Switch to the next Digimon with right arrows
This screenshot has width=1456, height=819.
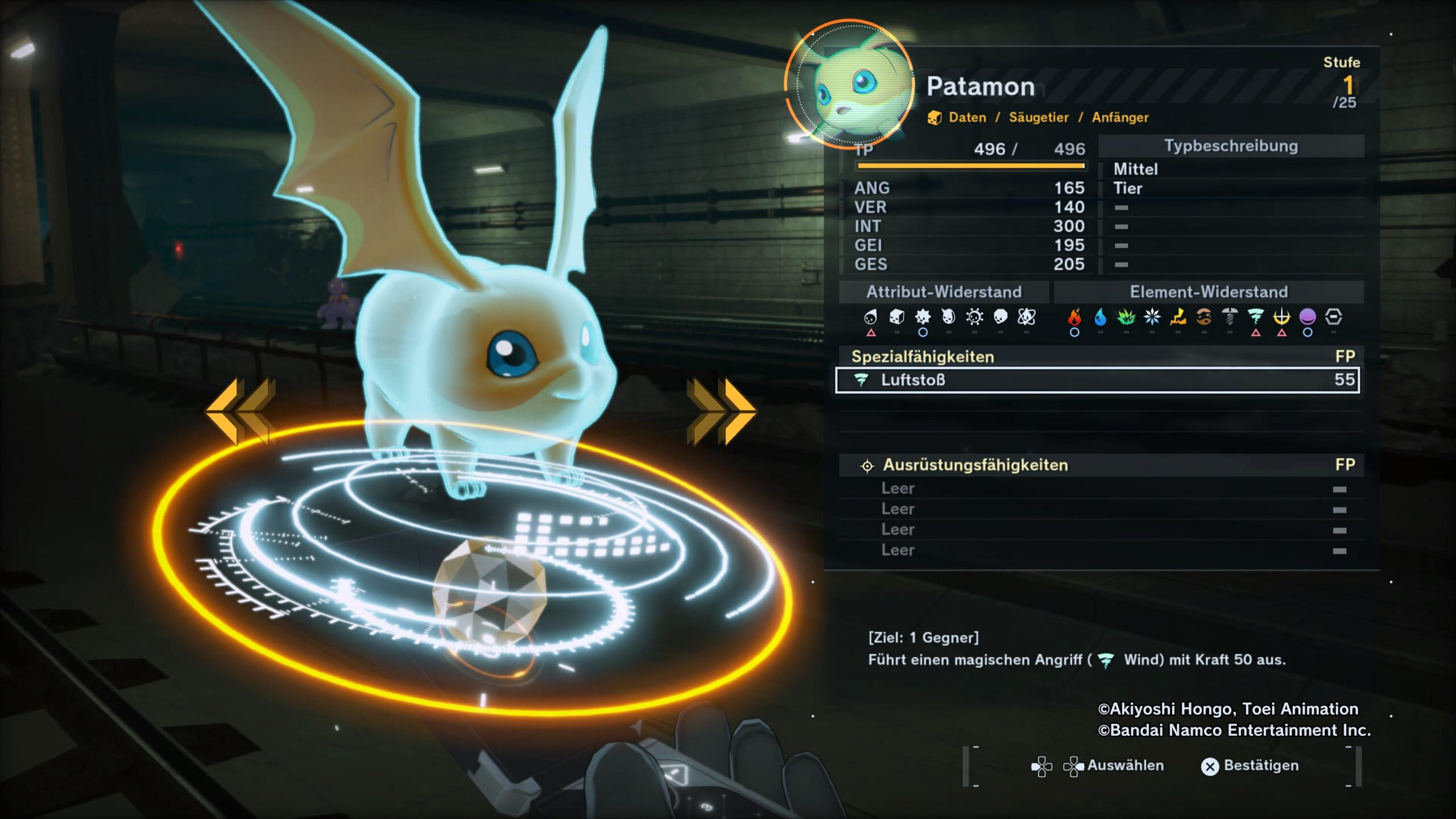click(721, 412)
